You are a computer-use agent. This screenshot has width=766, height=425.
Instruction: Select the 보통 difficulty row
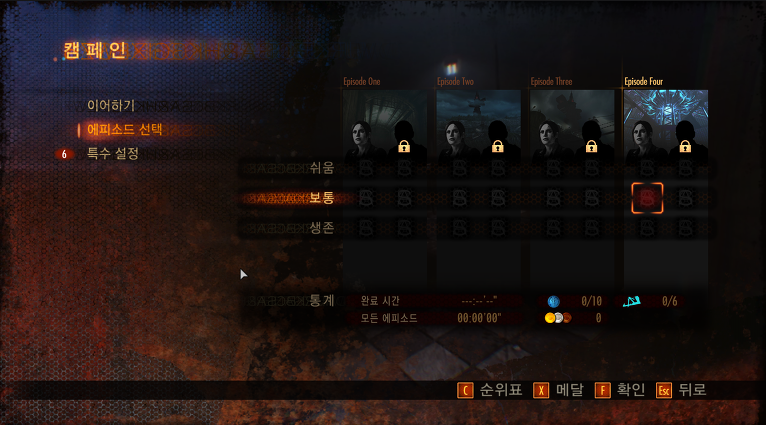pos(321,198)
